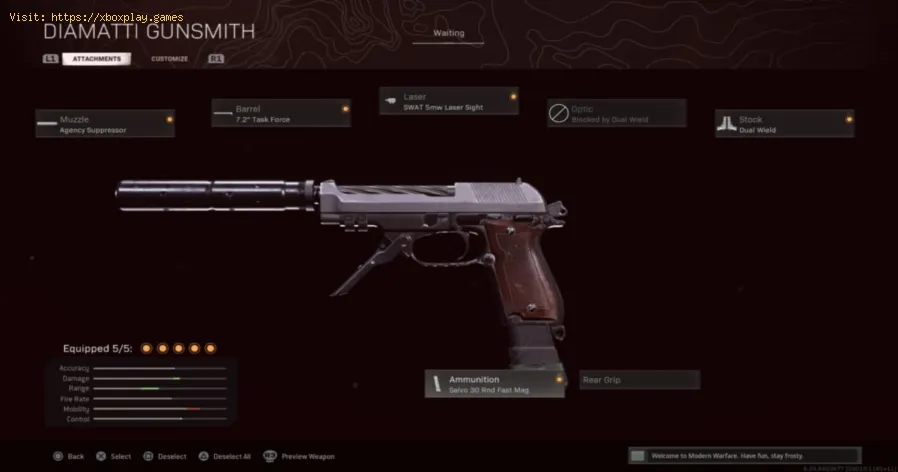Select the blocked Optic attachment slot
898x472 pixels.
pyautogui.click(x=617, y=113)
